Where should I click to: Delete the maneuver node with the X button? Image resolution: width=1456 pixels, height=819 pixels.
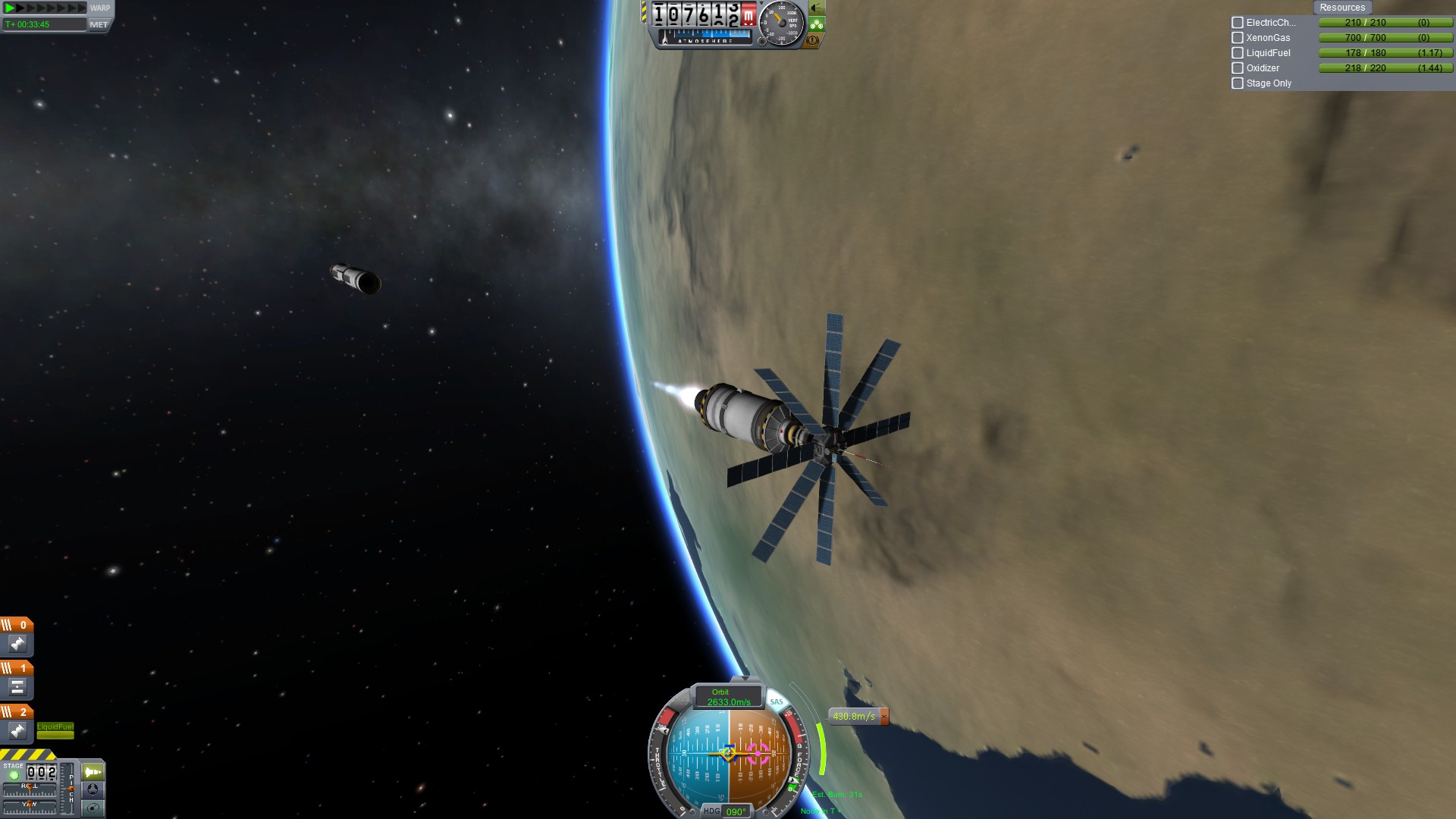point(883,716)
